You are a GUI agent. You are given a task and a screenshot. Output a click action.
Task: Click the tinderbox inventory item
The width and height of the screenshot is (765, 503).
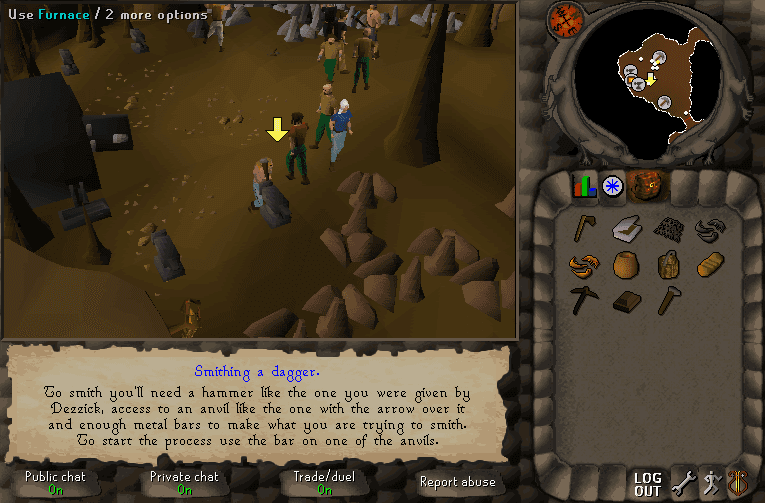[x=626, y=230]
